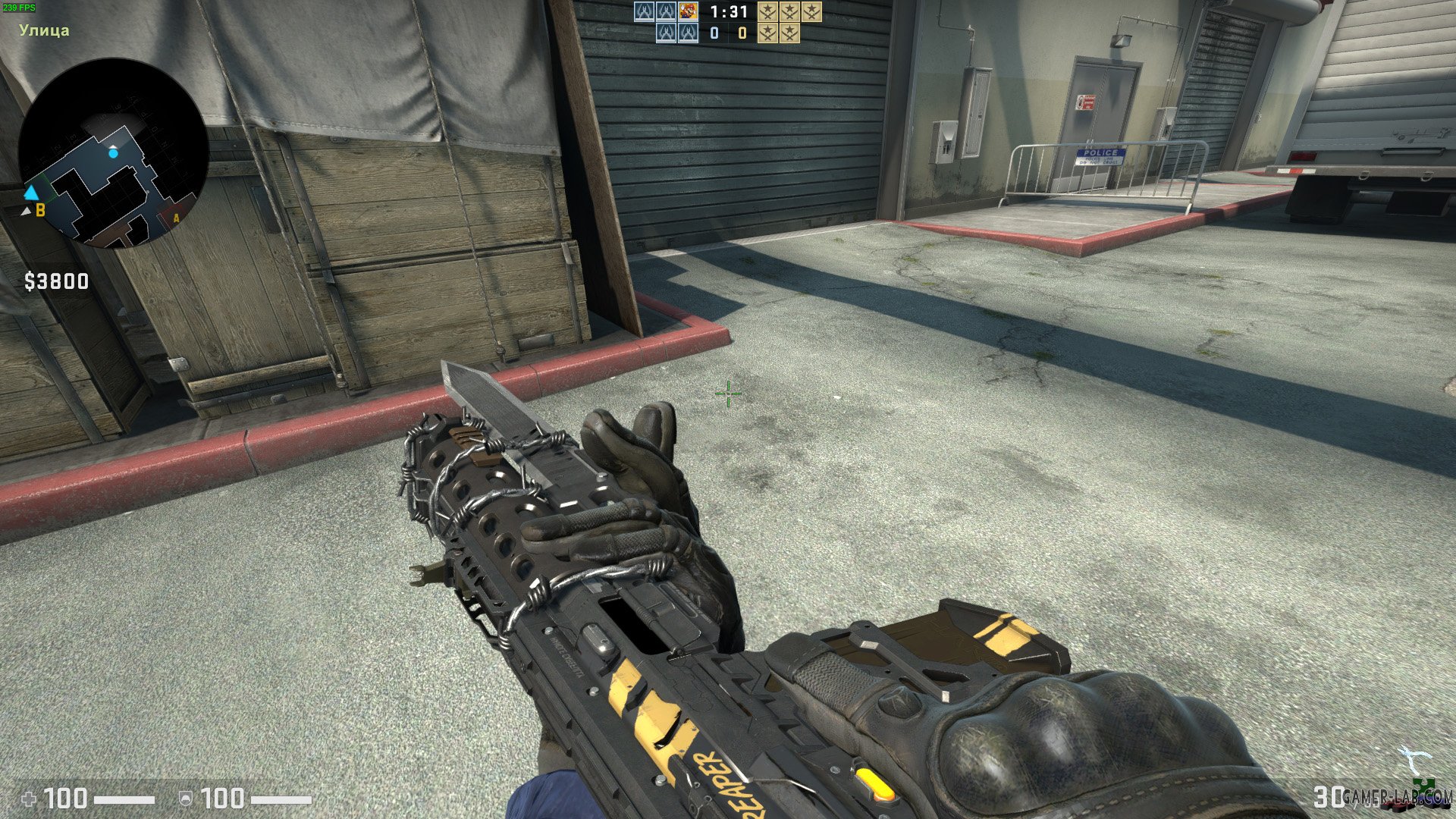Image resolution: width=1456 pixels, height=819 pixels.
Task: Click the health bar next to 100
Action: 125,799
